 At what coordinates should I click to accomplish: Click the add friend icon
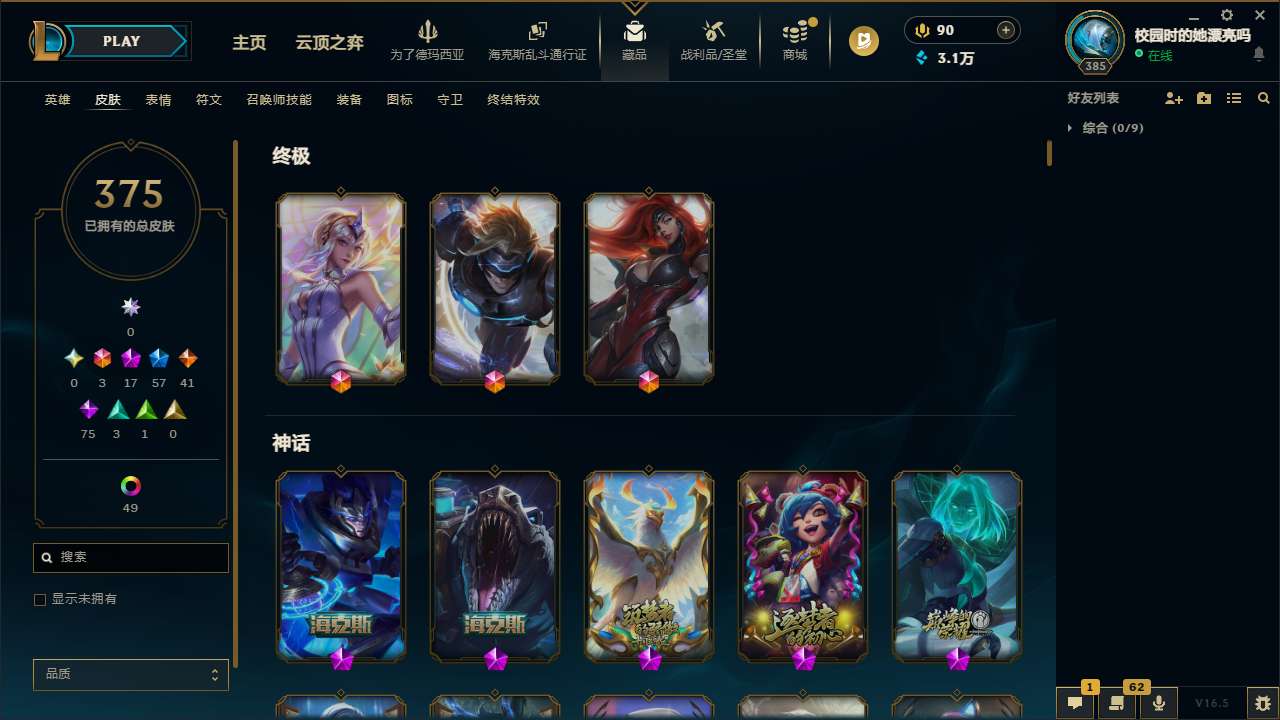[1174, 98]
